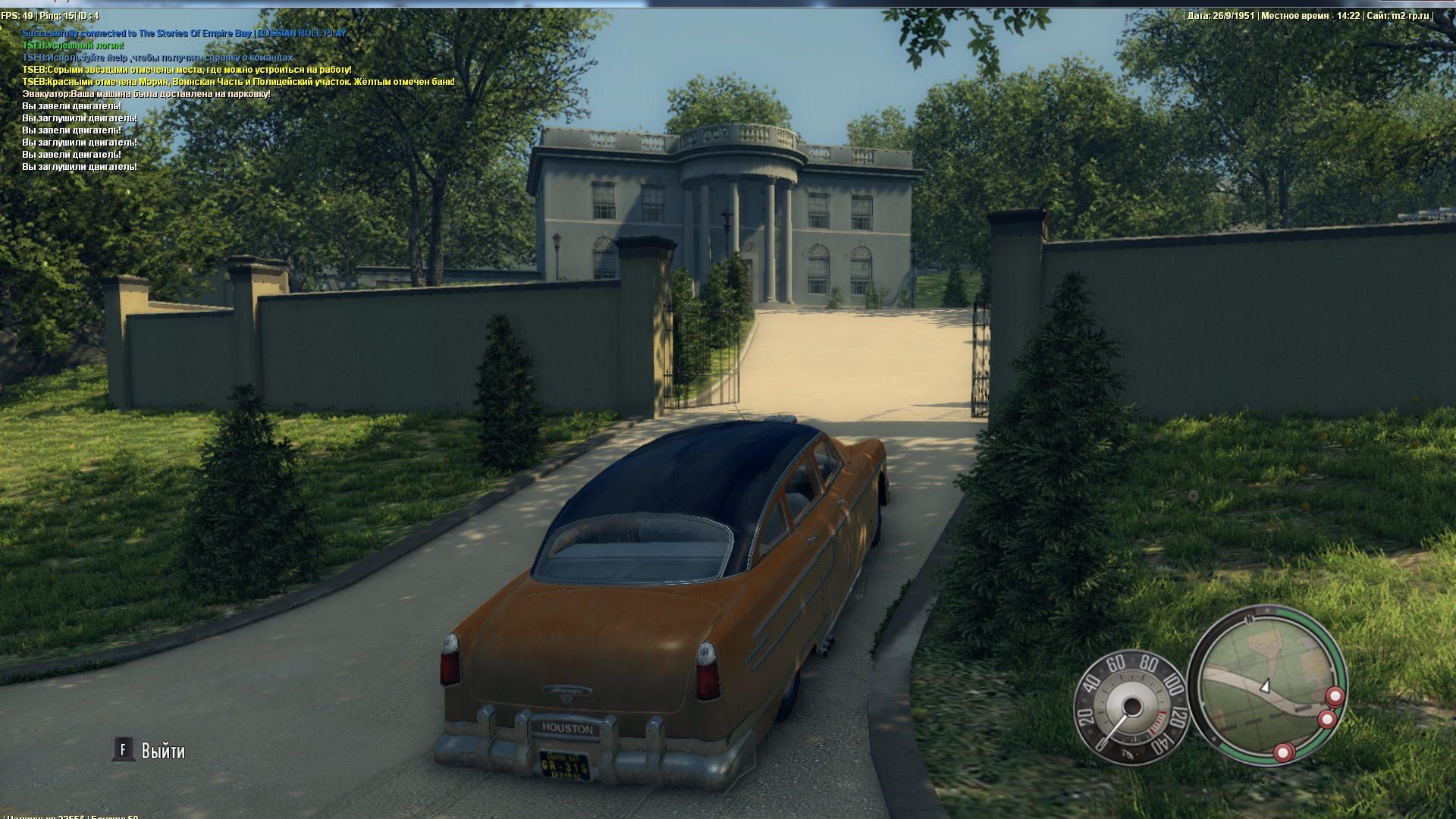This screenshot has width=1456, height=819.
Task: Click the circular minimap
Action: coord(1266,685)
